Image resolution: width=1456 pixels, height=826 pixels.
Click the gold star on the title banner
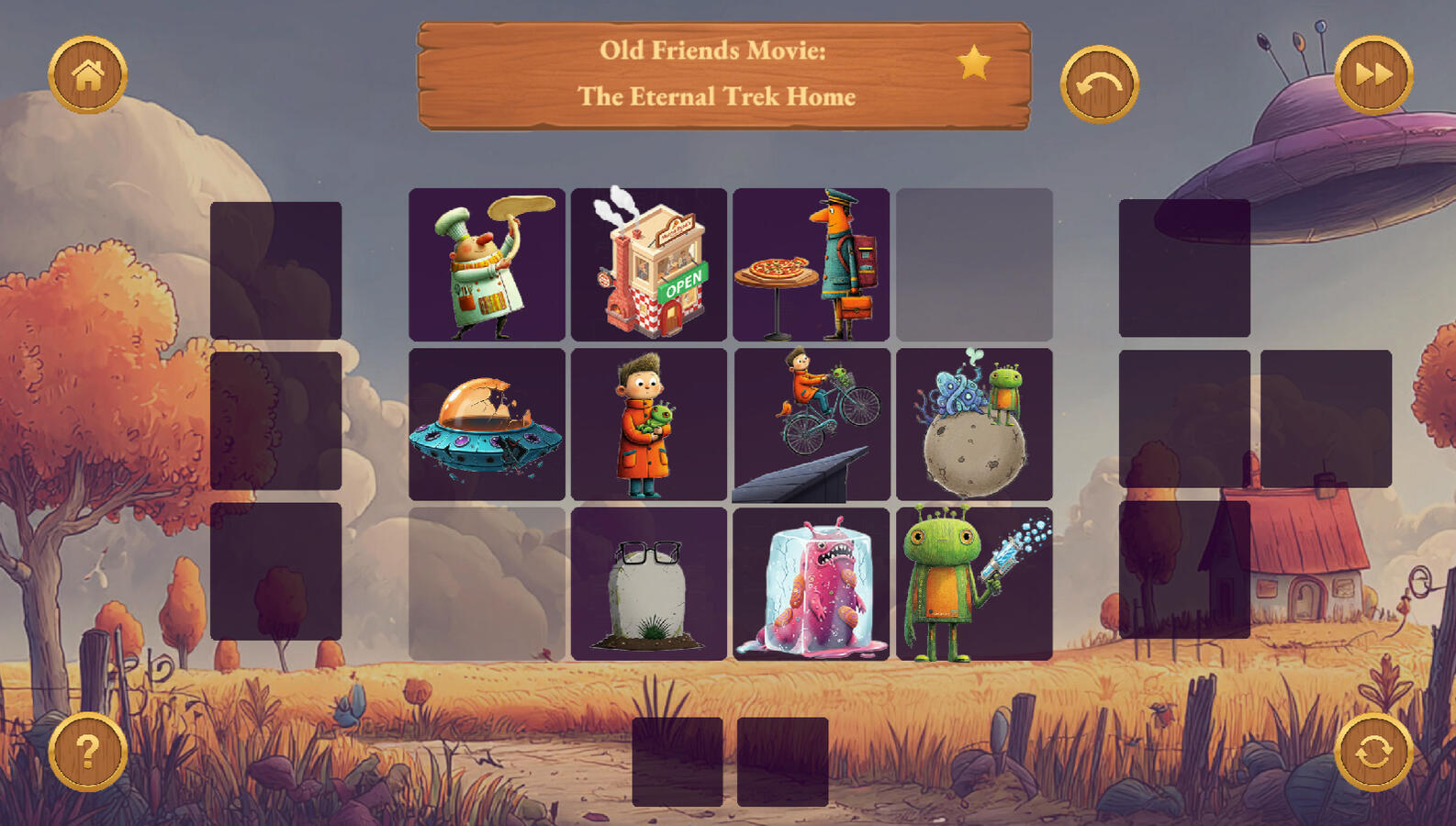coord(974,63)
